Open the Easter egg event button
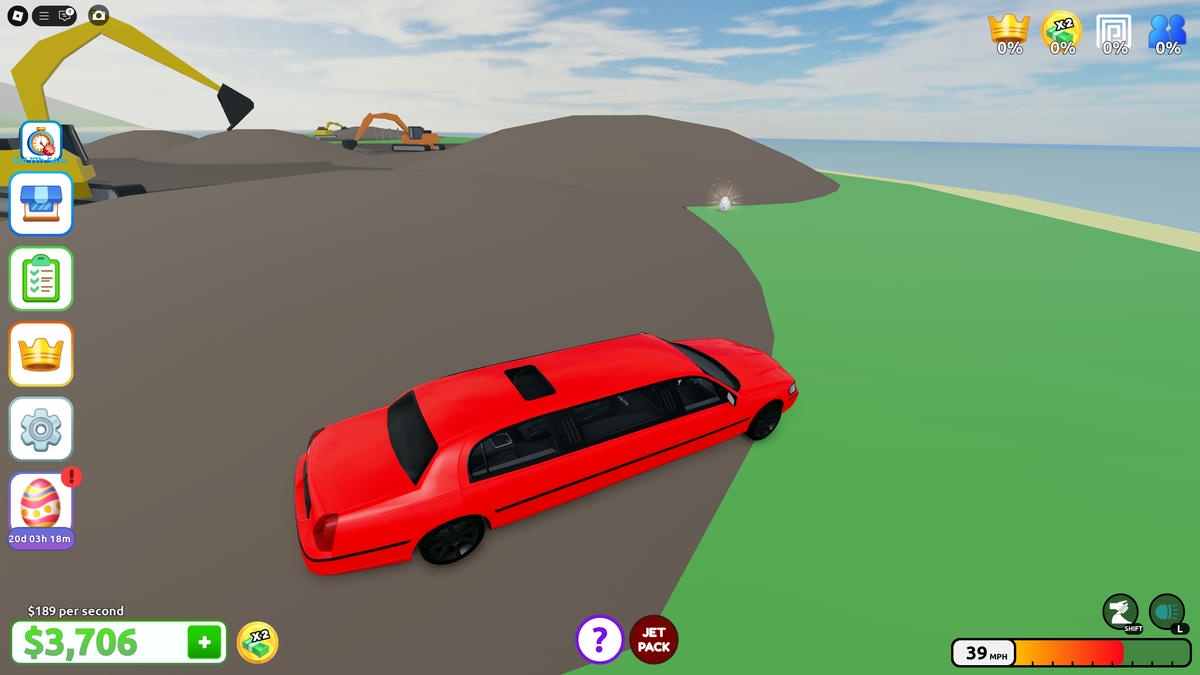 [x=41, y=503]
